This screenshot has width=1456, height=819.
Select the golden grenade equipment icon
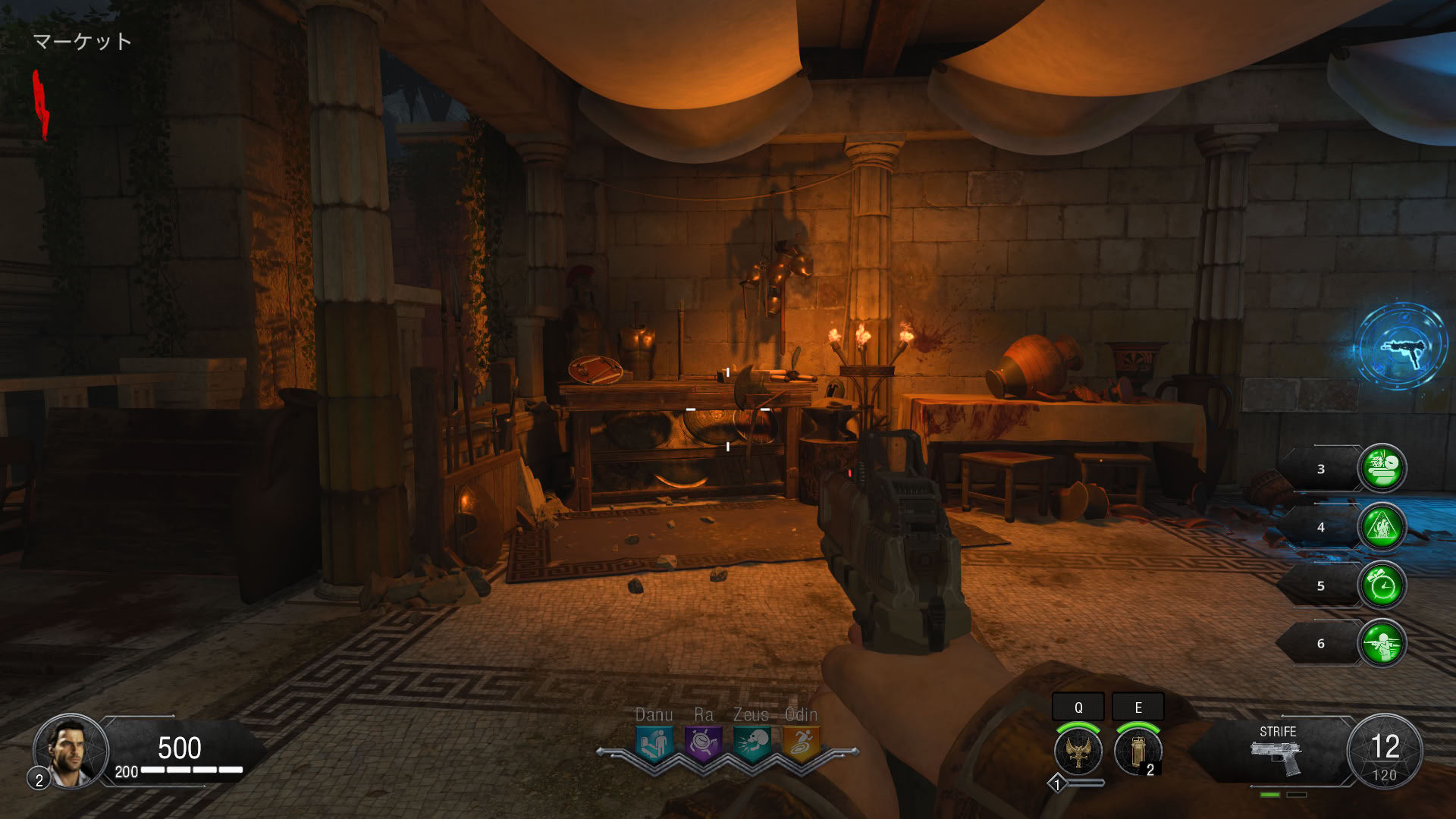1137,751
